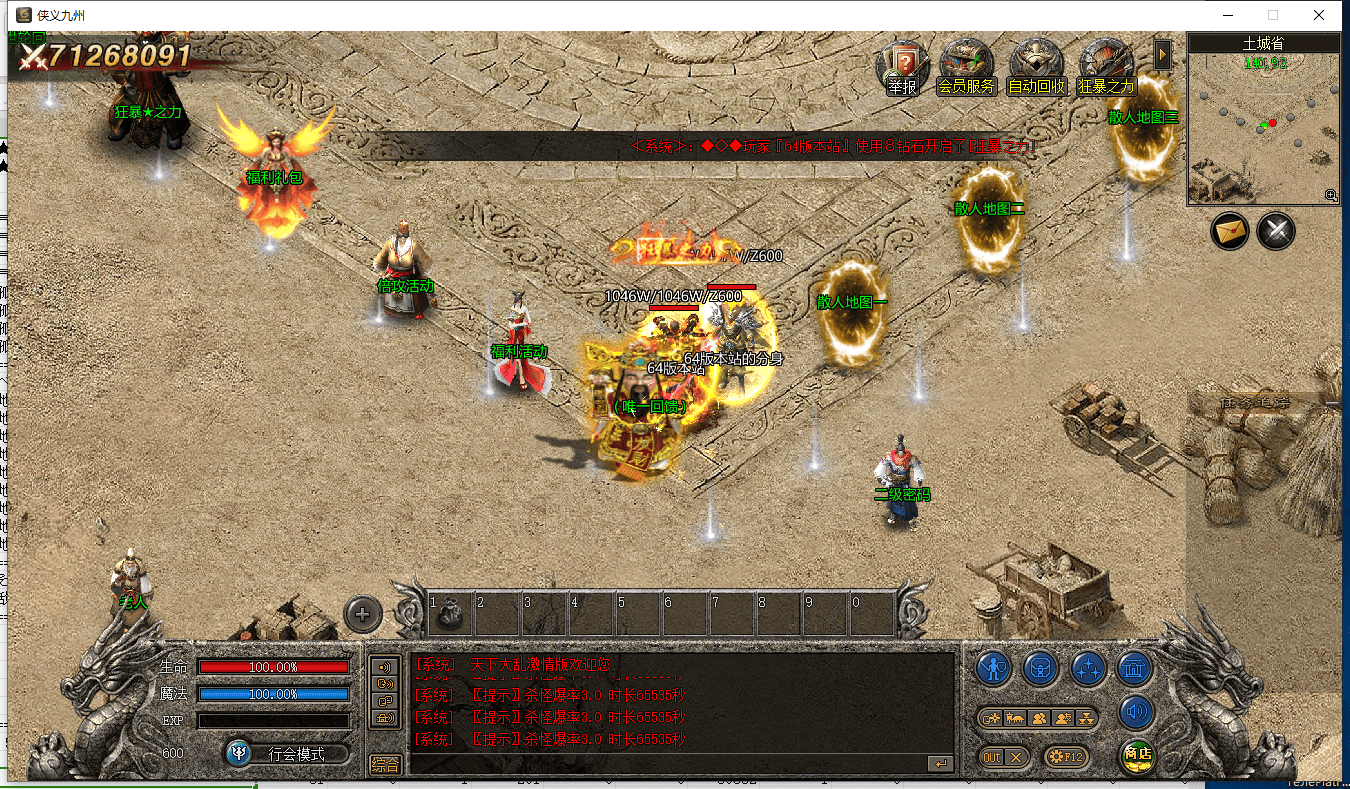Click the round plus button beside hotbar
The image size is (1350, 789).
coord(363,614)
